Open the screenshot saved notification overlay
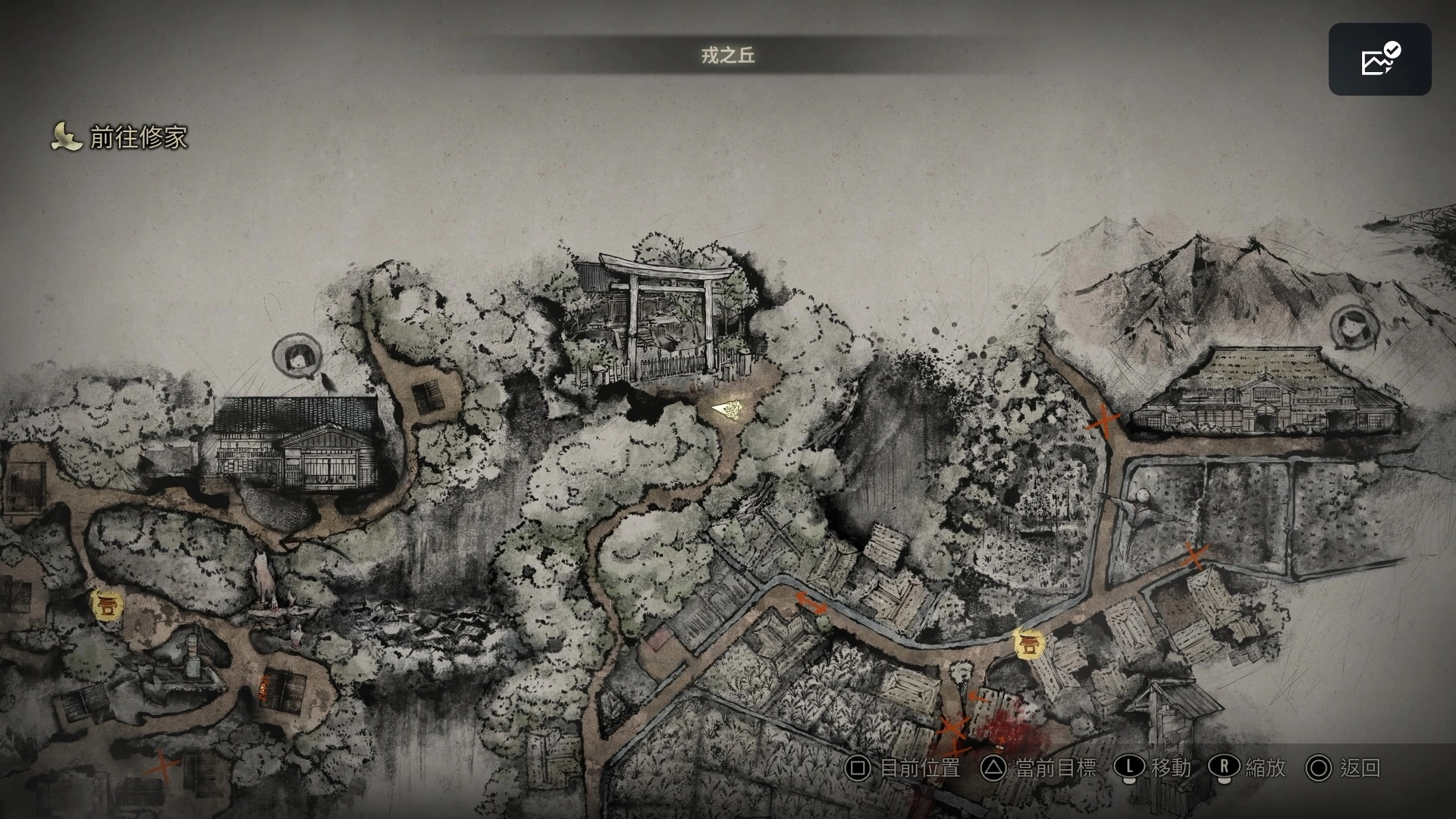1456x819 pixels. 1379,59
